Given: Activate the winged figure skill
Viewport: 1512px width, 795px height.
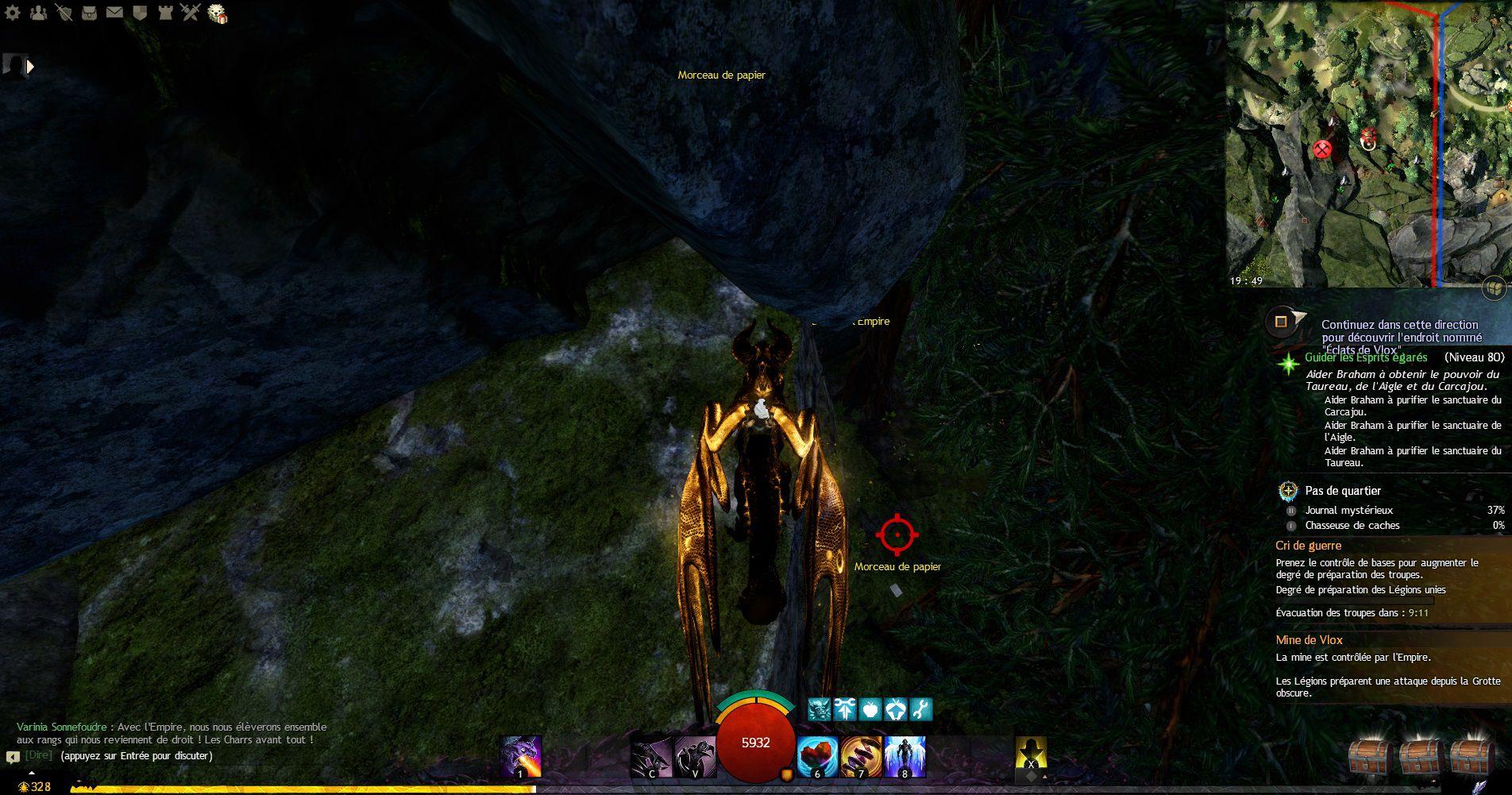Looking at the screenshot, I should (904, 757).
